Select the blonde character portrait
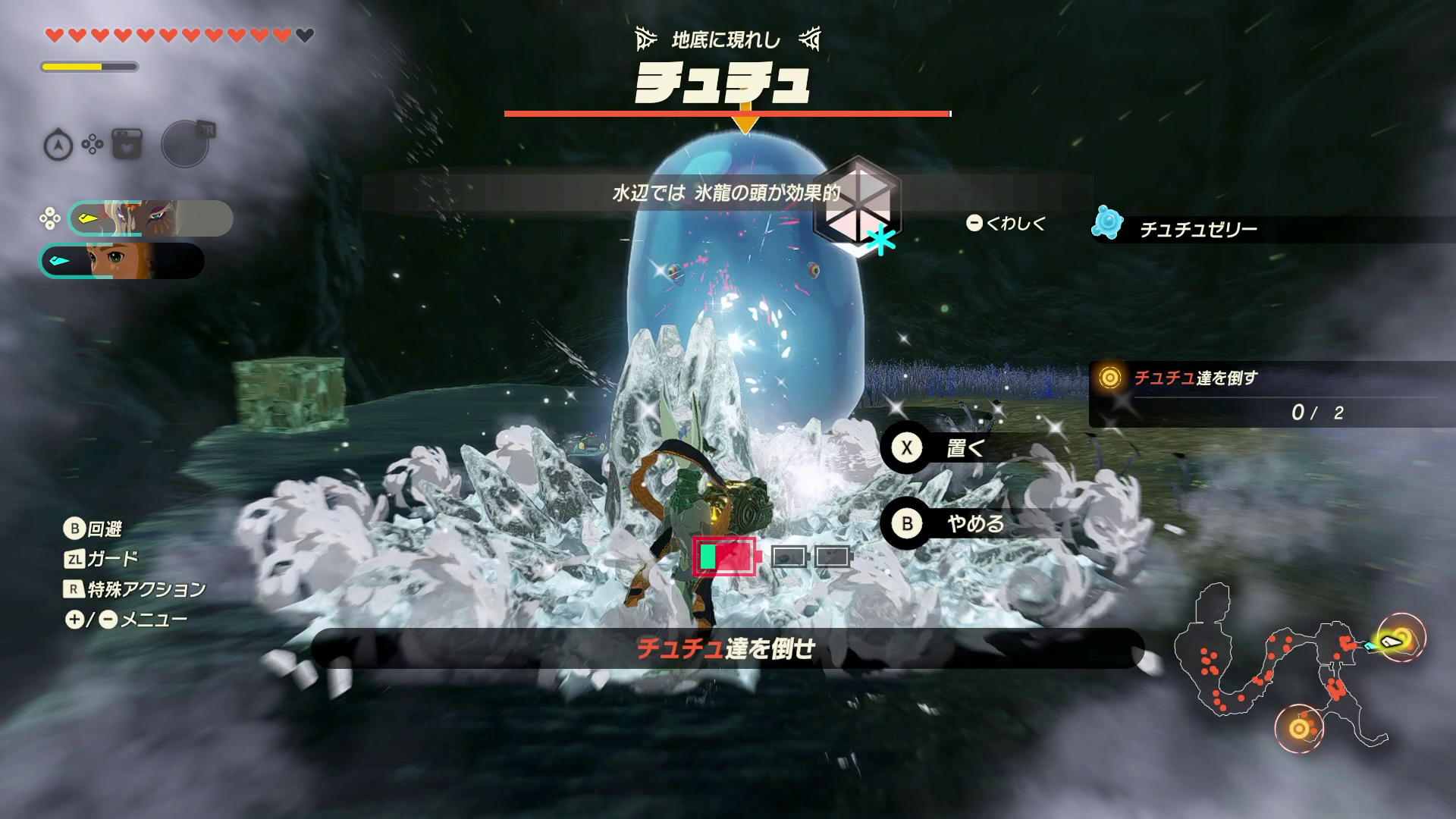This screenshot has height=819, width=1456. 123,261
